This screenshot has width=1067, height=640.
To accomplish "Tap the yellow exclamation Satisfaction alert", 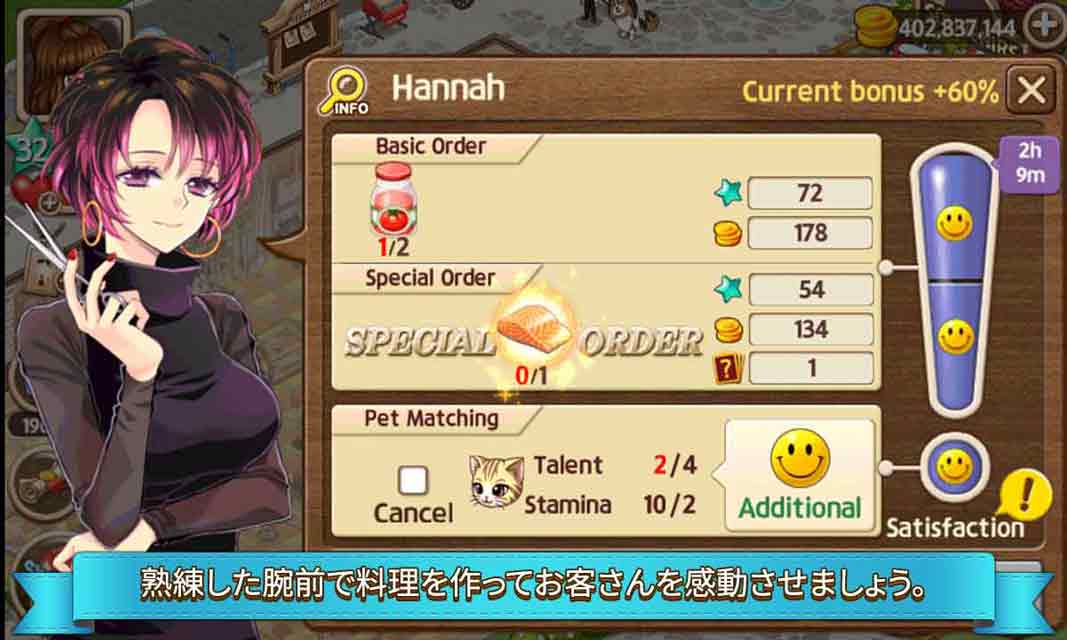I will [x=1027, y=494].
